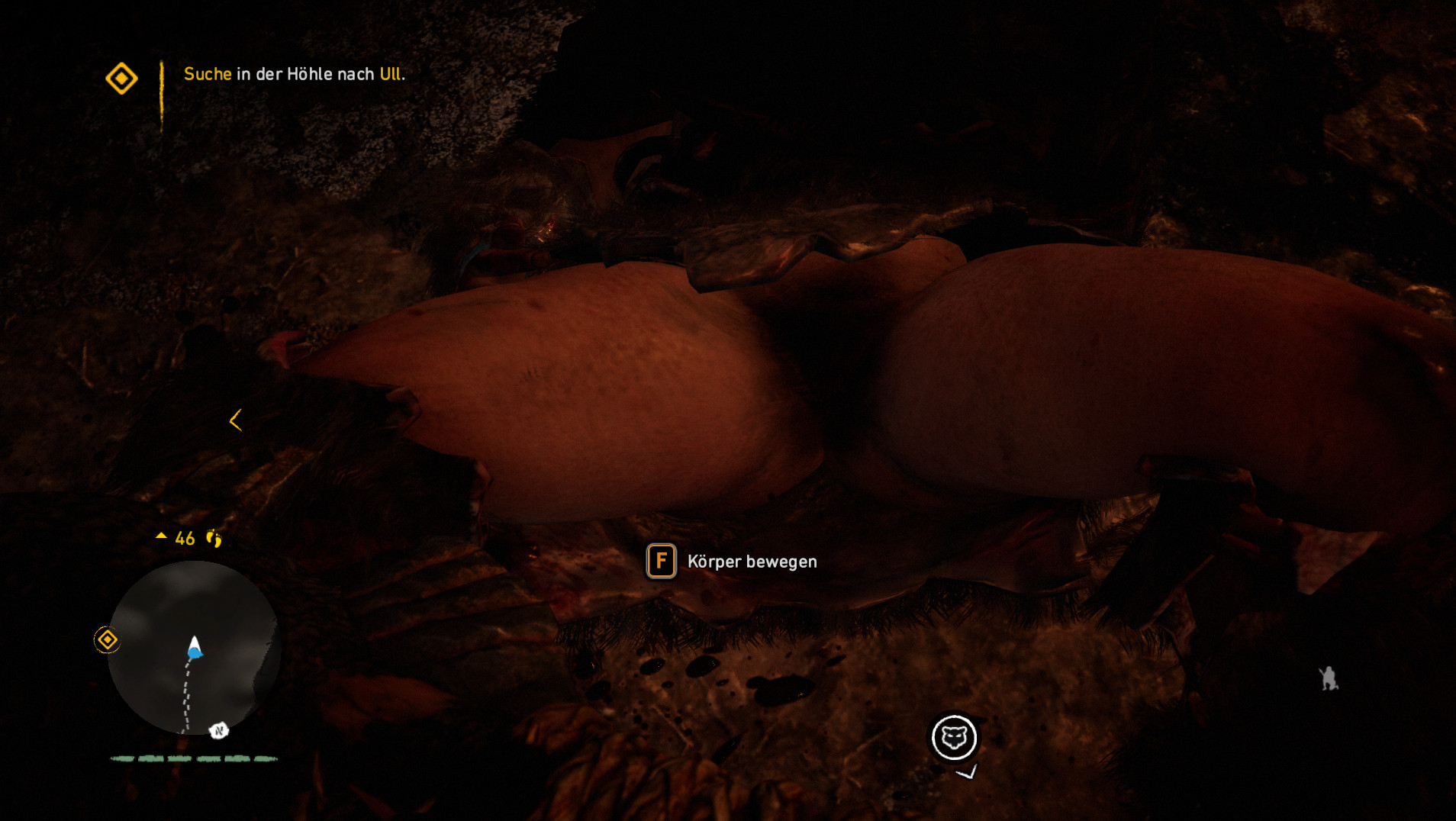Click the north compass marker on minimap
Screen dimensions: 1456x821
219,731
